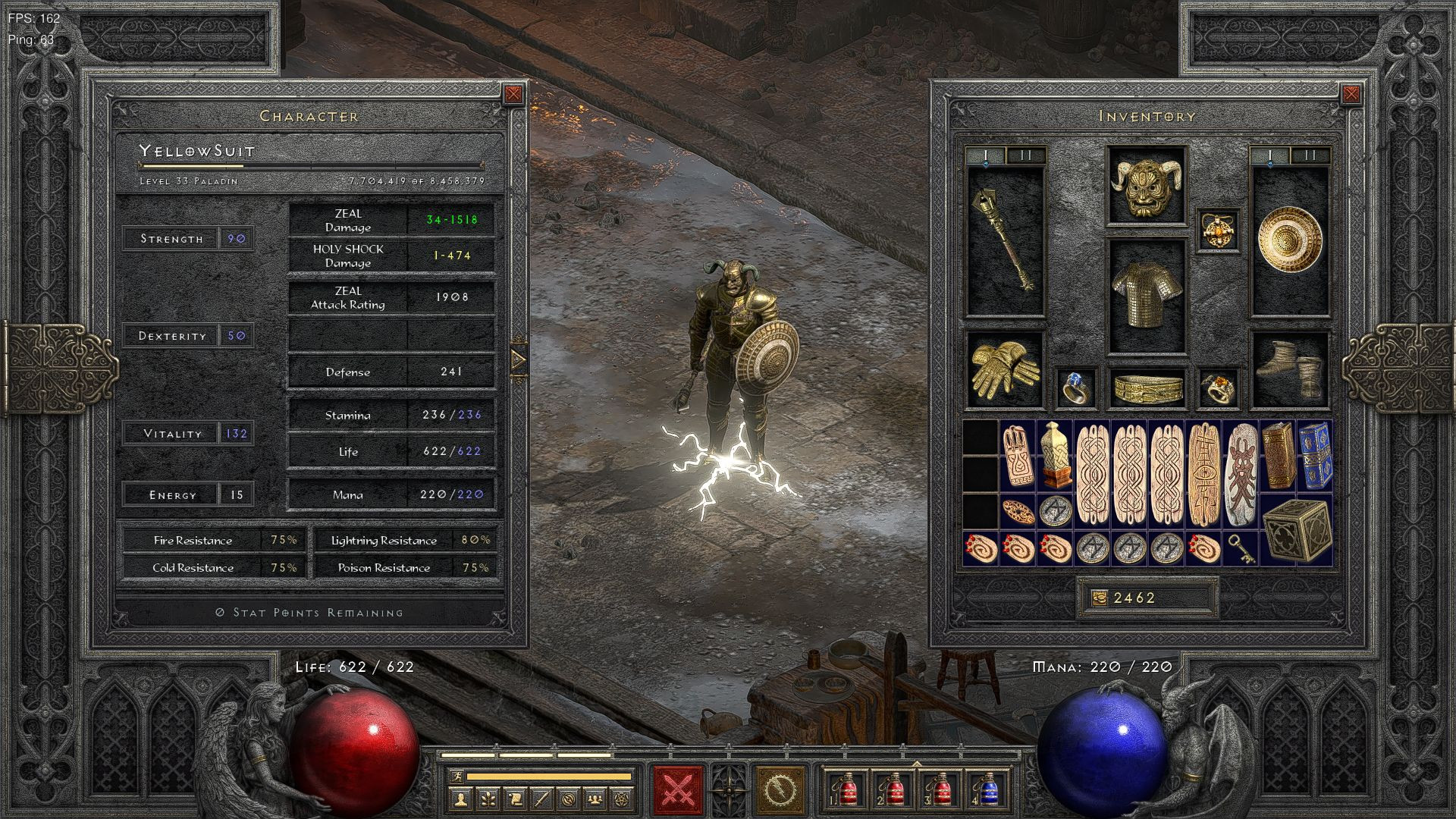Viewport: 1456px width, 819px height.
Task: Click the pentagram icon in the menu bar
Action: [621, 798]
